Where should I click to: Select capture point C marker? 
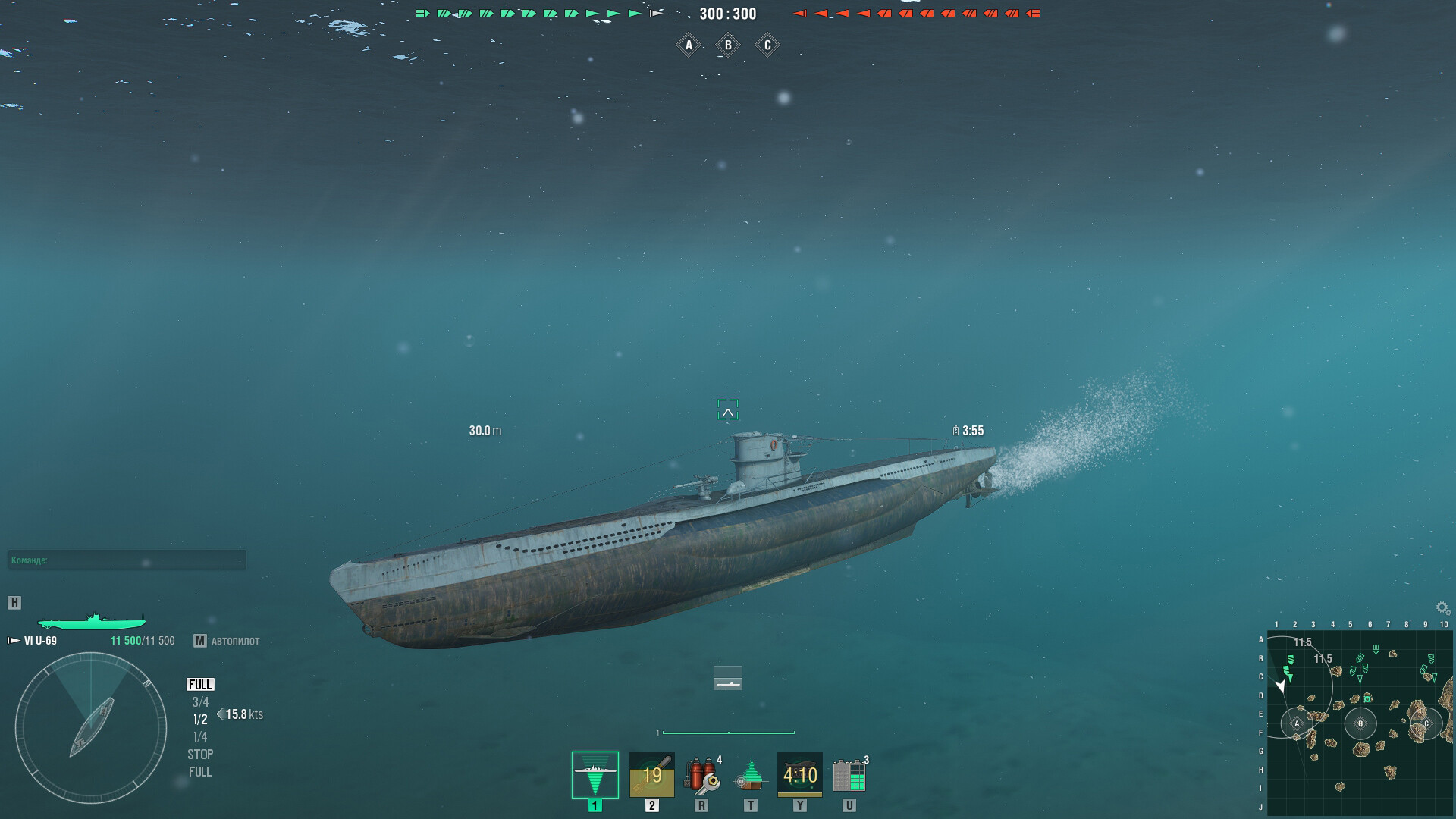766,45
